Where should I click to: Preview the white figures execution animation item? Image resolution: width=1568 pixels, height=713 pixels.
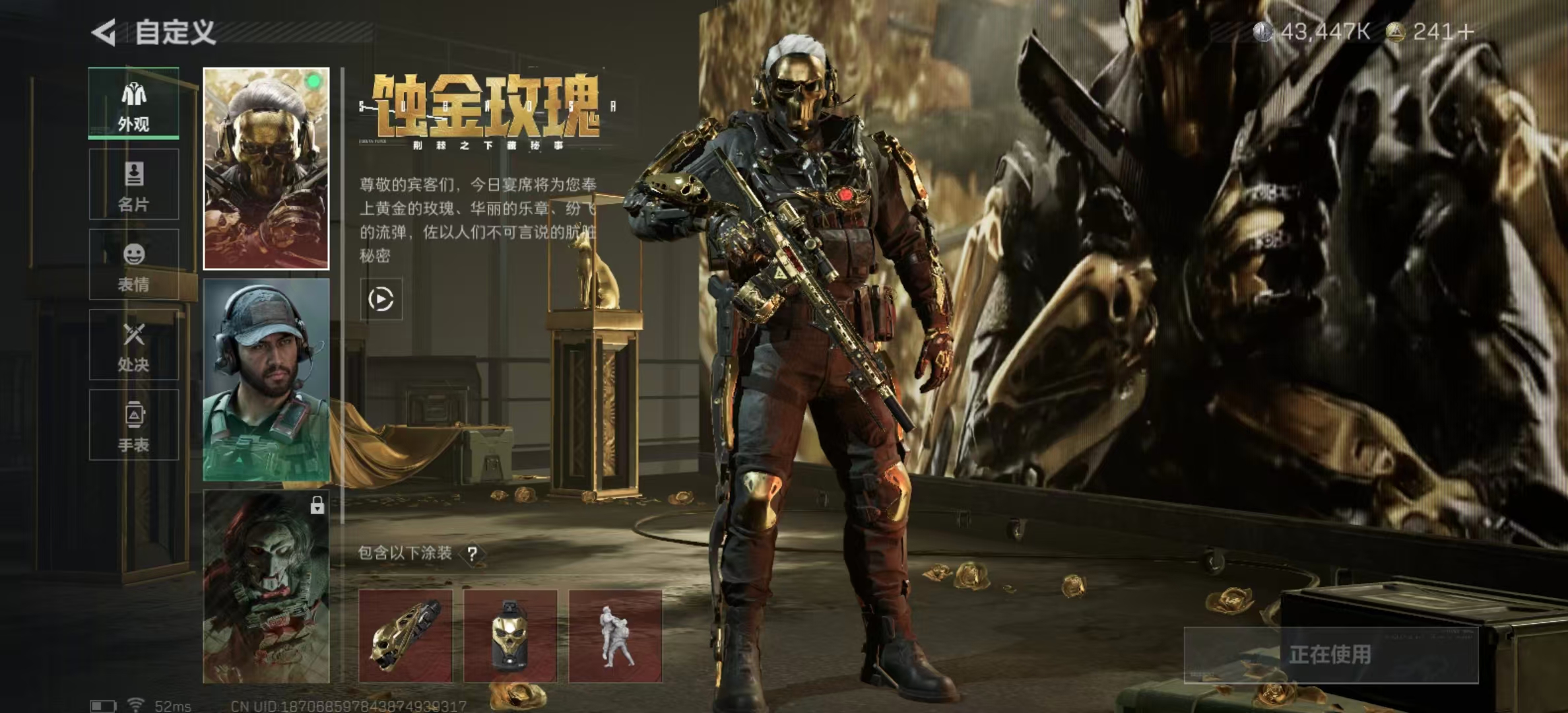(x=615, y=636)
